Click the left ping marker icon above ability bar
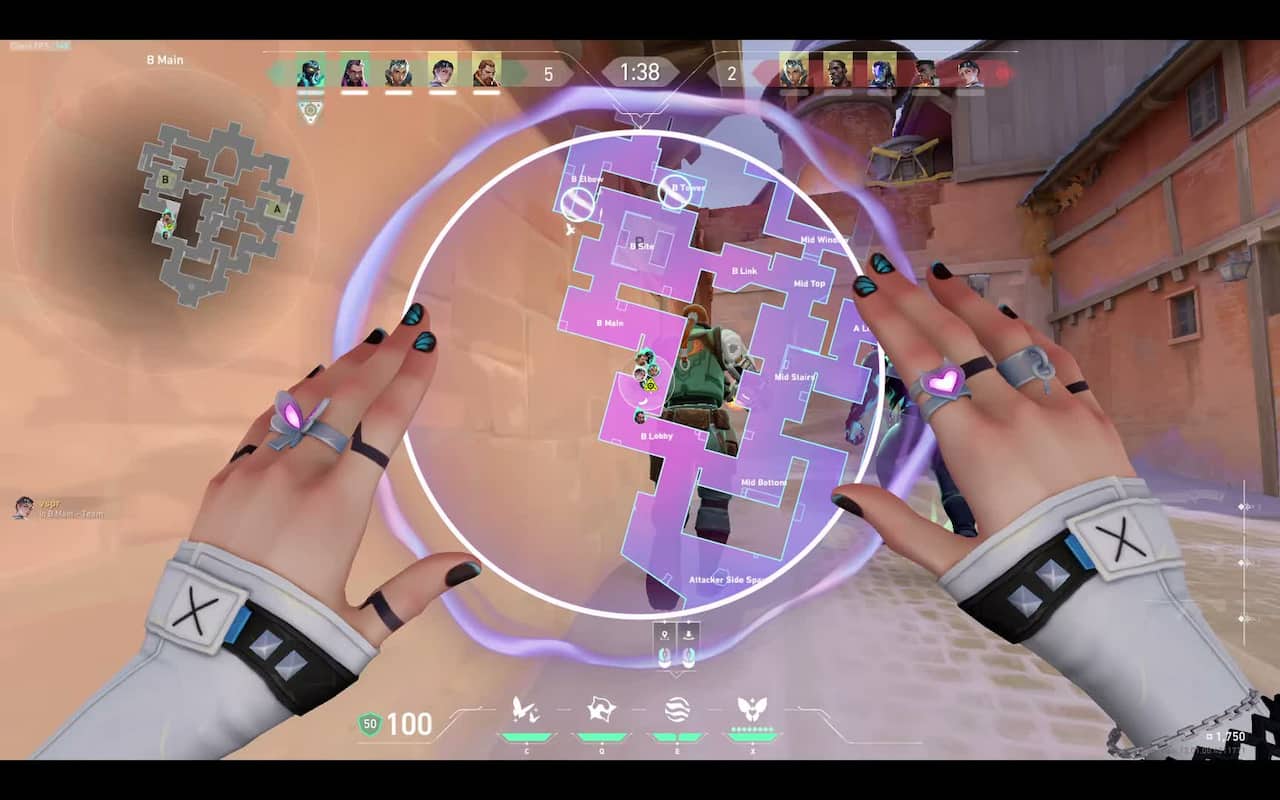Viewport: 1280px width, 800px height. (x=664, y=633)
